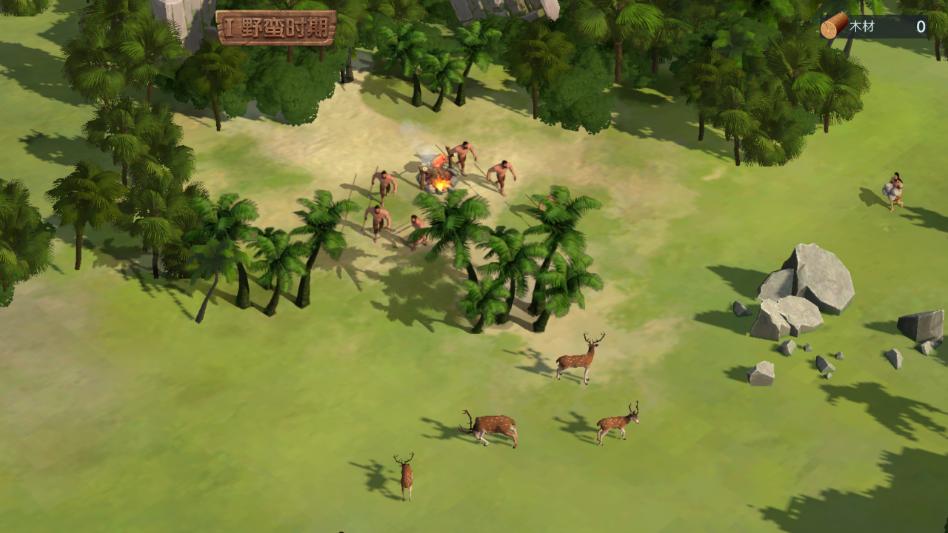Select the 木材 wood log icon
The image size is (948, 533).
click(833, 26)
